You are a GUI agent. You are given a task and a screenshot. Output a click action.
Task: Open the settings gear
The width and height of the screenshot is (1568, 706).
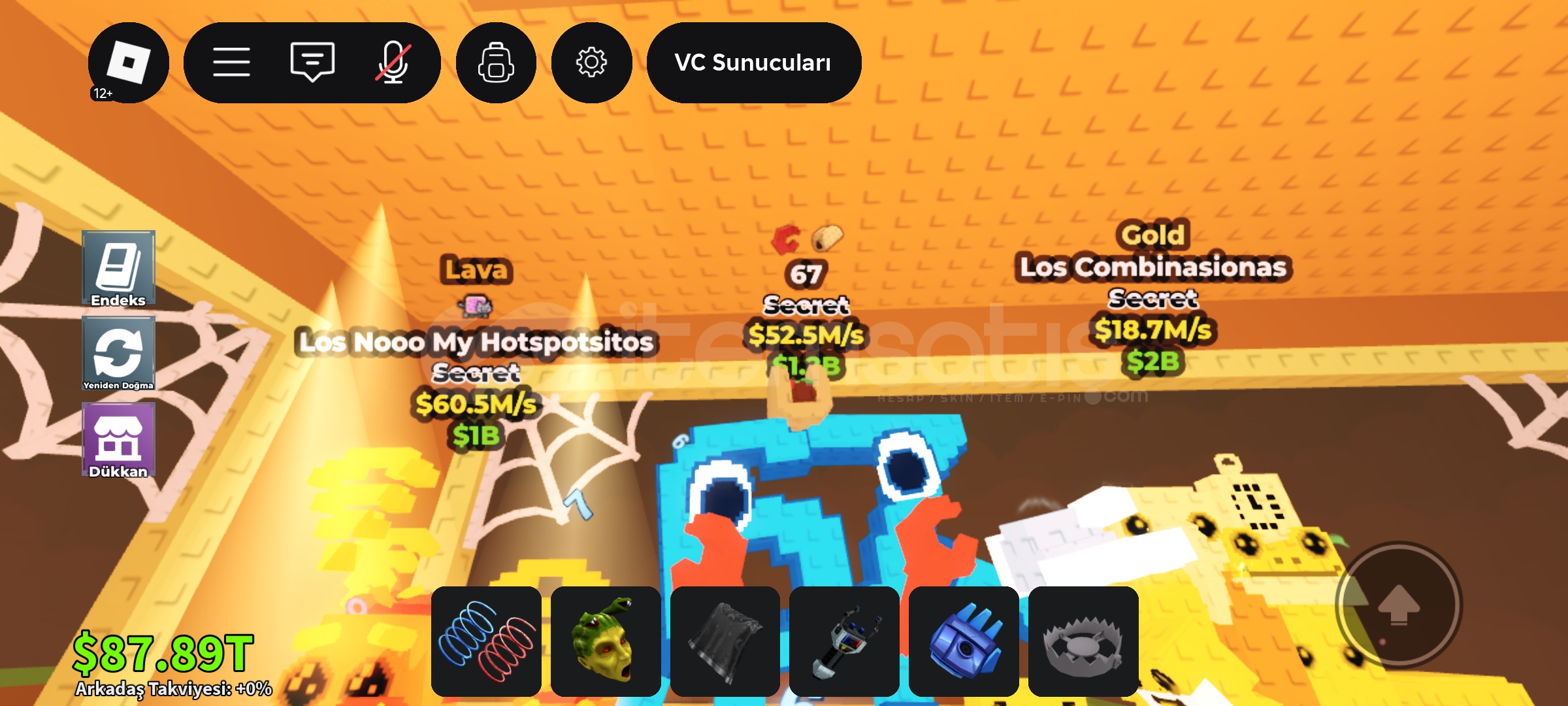591,62
